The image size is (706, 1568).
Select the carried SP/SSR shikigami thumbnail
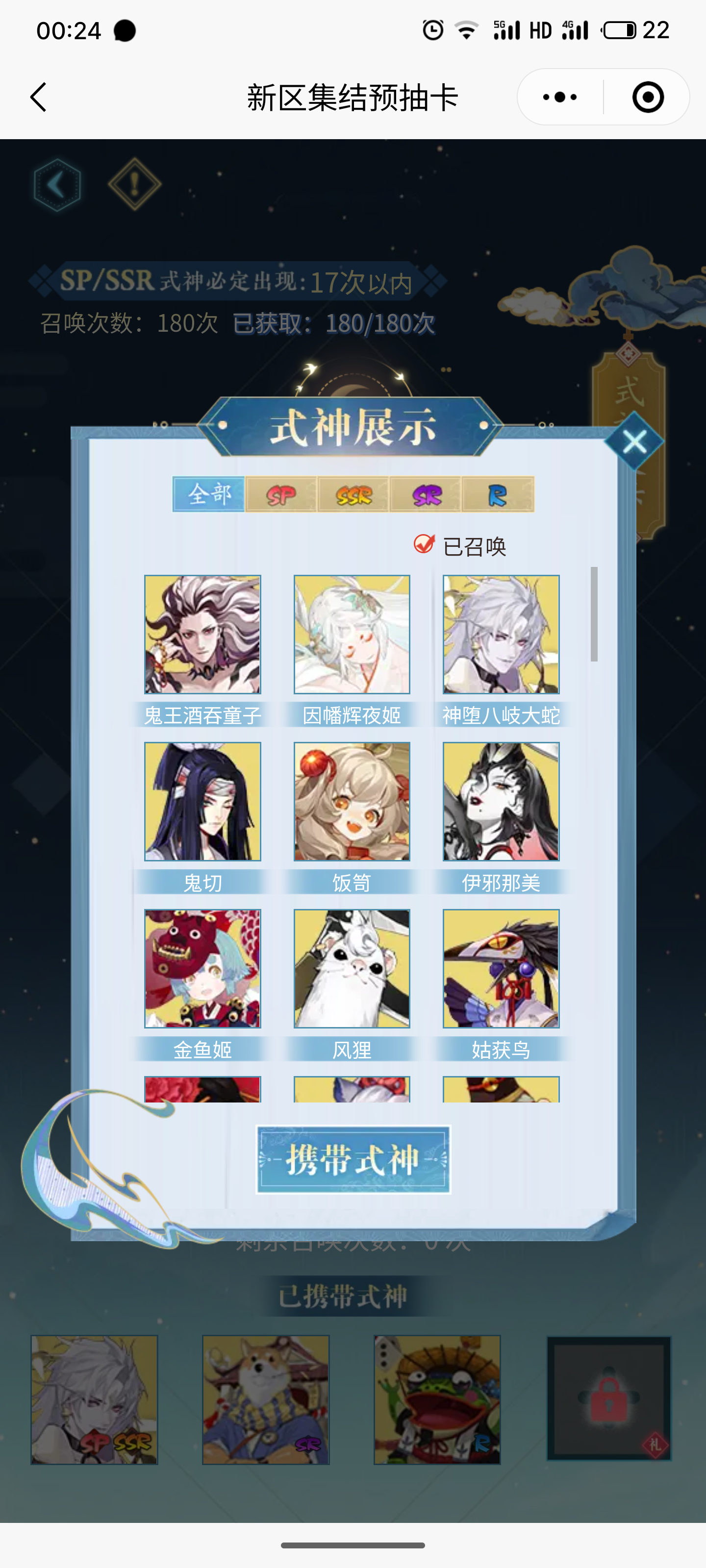click(94, 1398)
